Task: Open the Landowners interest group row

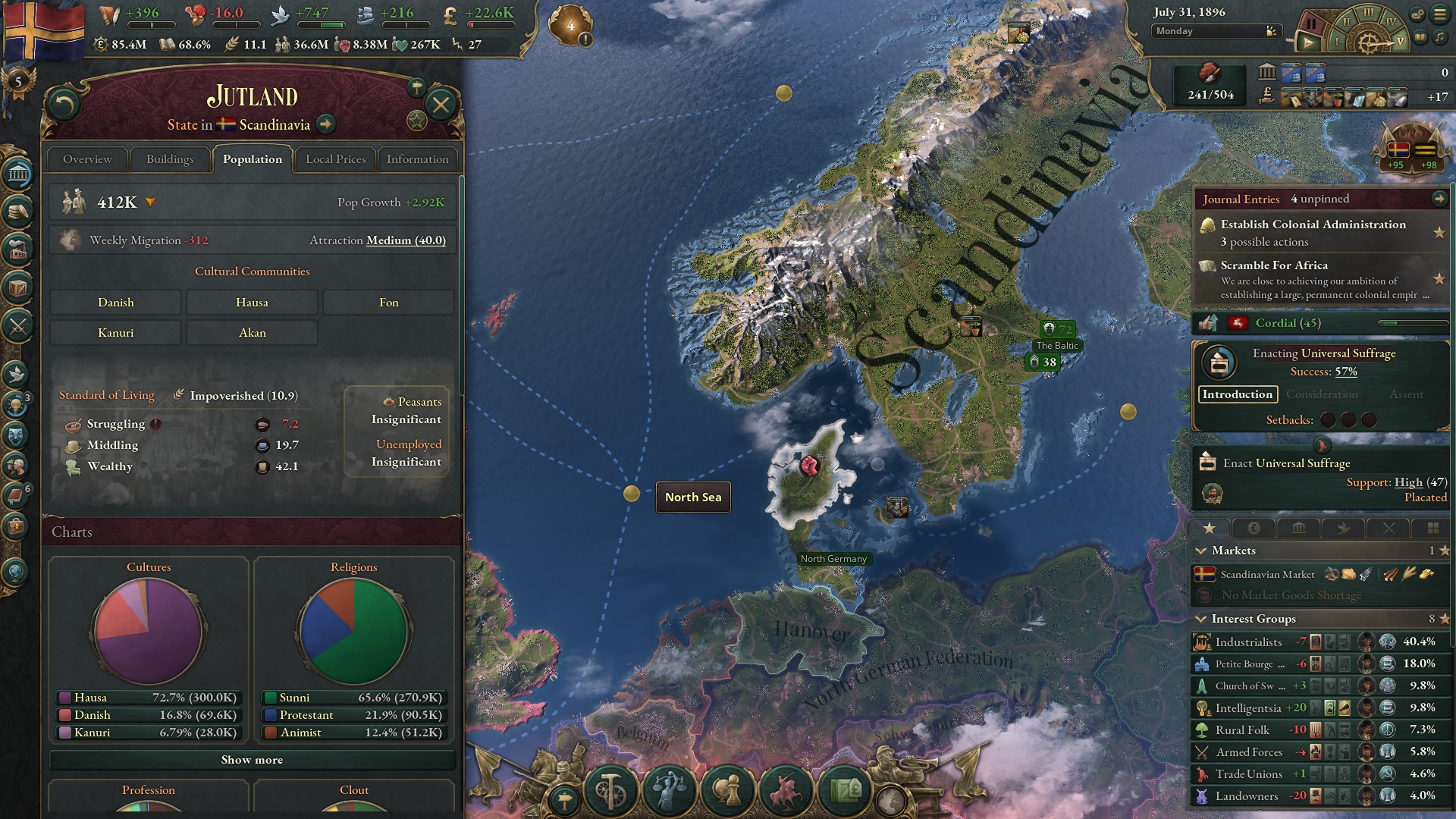Action: point(1247,796)
